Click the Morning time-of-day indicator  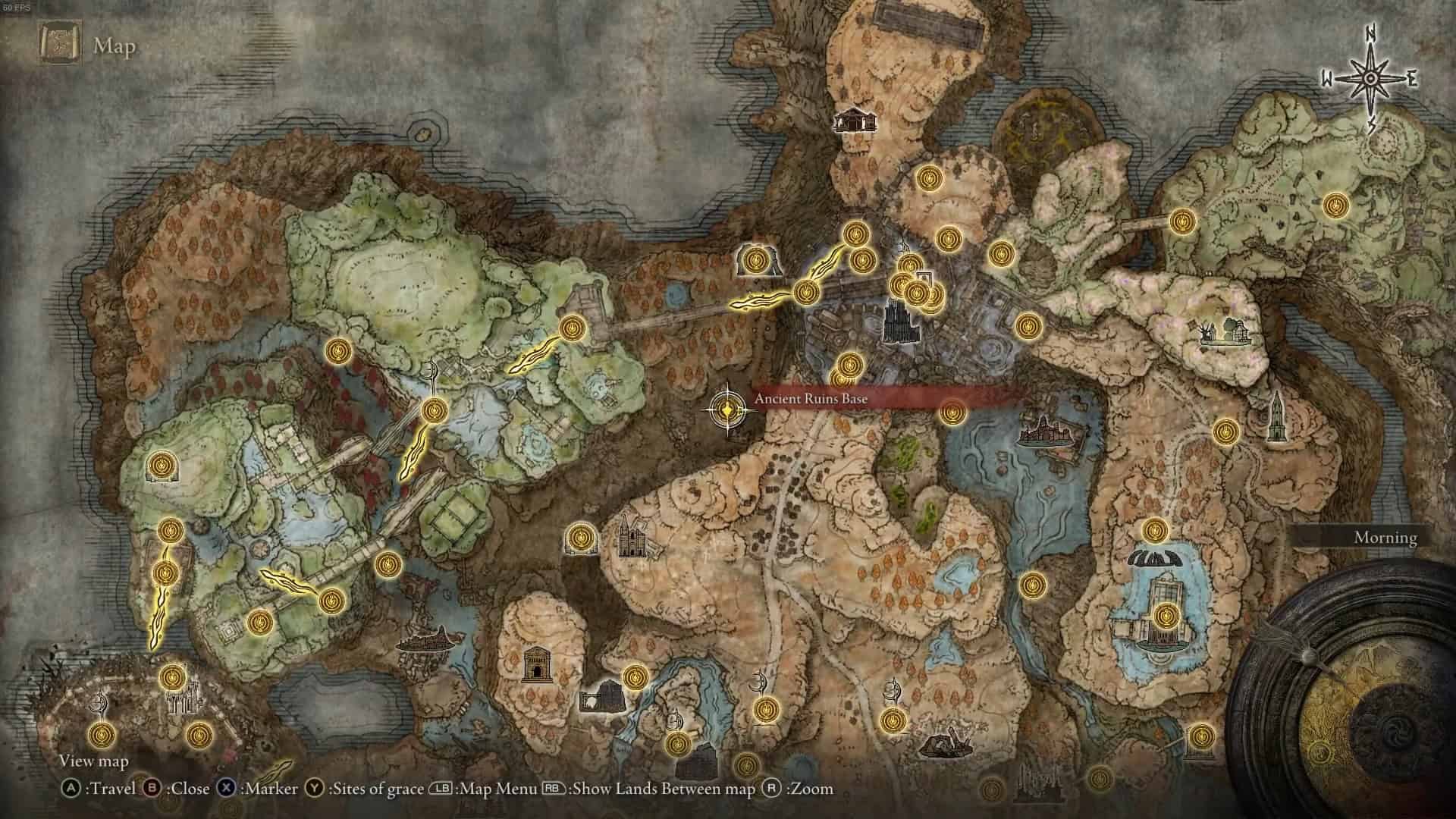[1385, 538]
